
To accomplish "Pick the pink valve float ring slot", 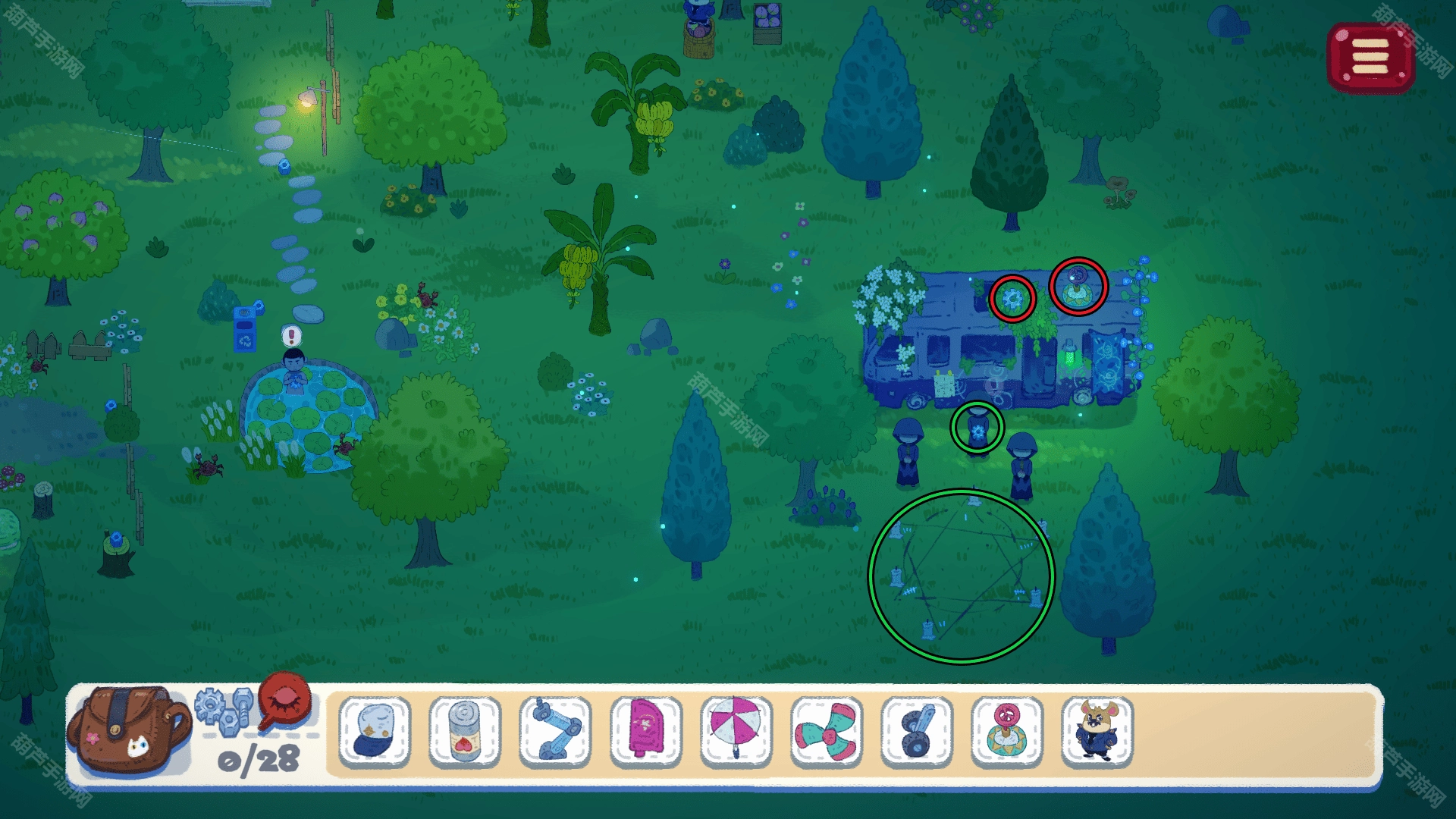I will 1006,732.
